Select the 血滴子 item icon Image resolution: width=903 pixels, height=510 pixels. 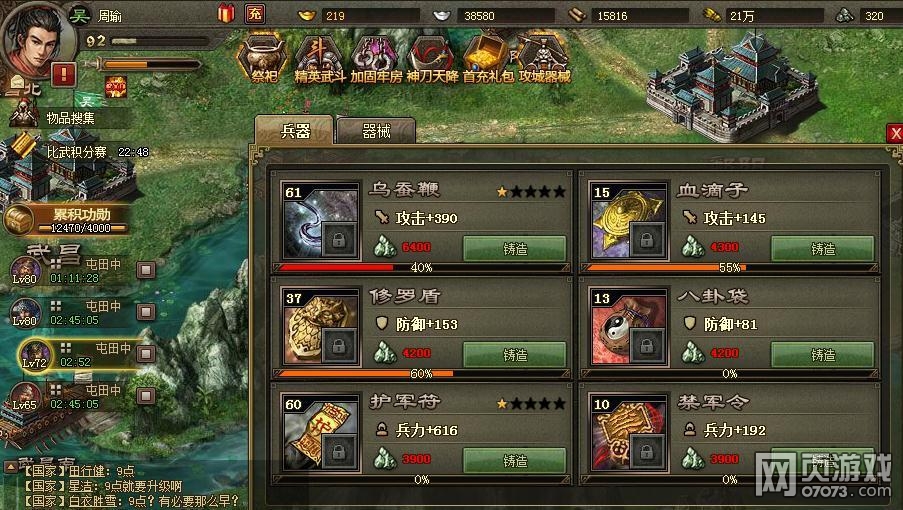pyautogui.click(x=629, y=220)
